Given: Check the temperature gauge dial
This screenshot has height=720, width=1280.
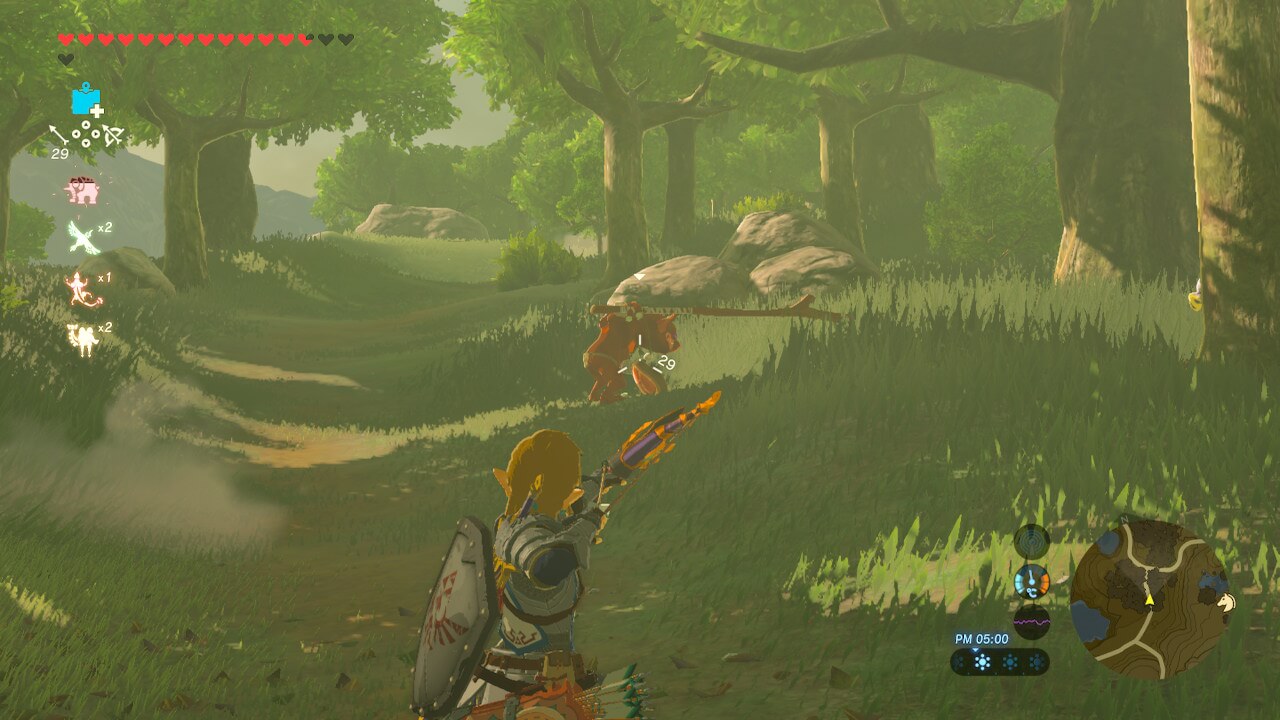Looking at the screenshot, I should pyautogui.click(x=1031, y=581).
